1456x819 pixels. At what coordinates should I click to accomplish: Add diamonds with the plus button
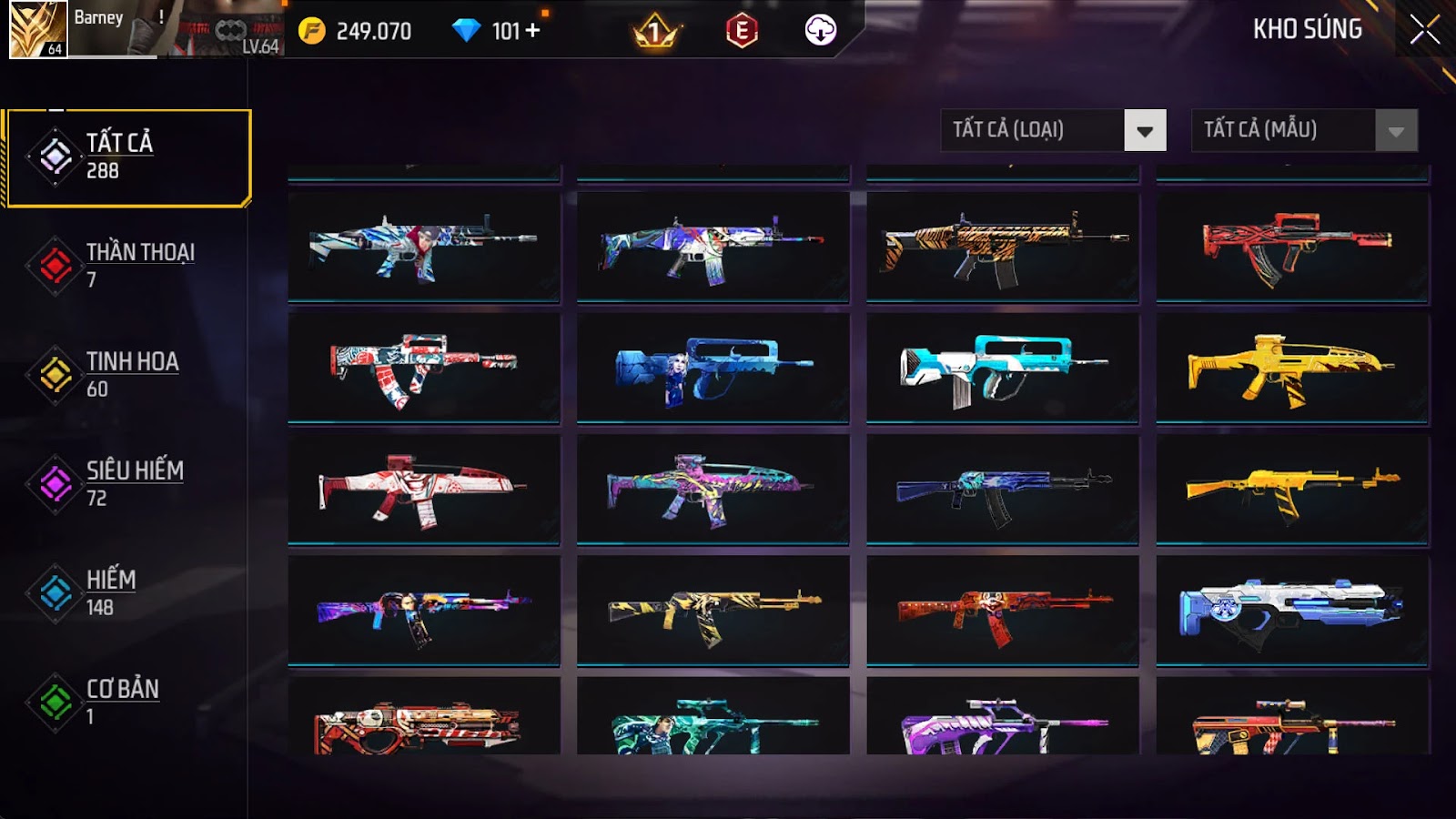point(532,31)
